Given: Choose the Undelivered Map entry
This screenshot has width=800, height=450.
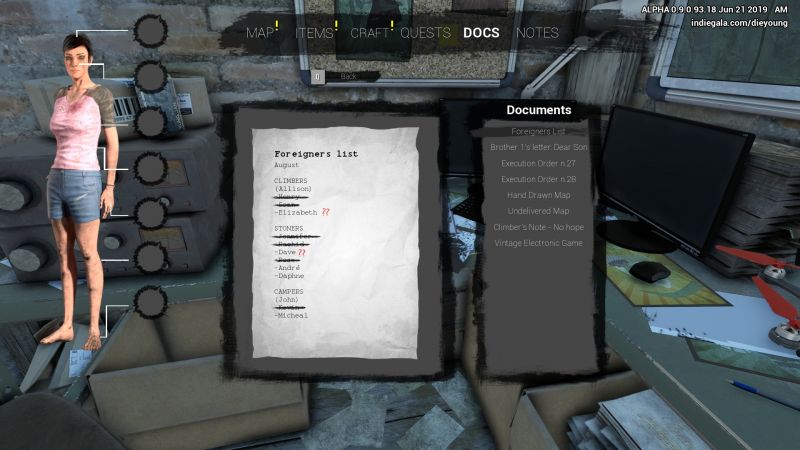Looking at the screenshot, I should (538, 211).
